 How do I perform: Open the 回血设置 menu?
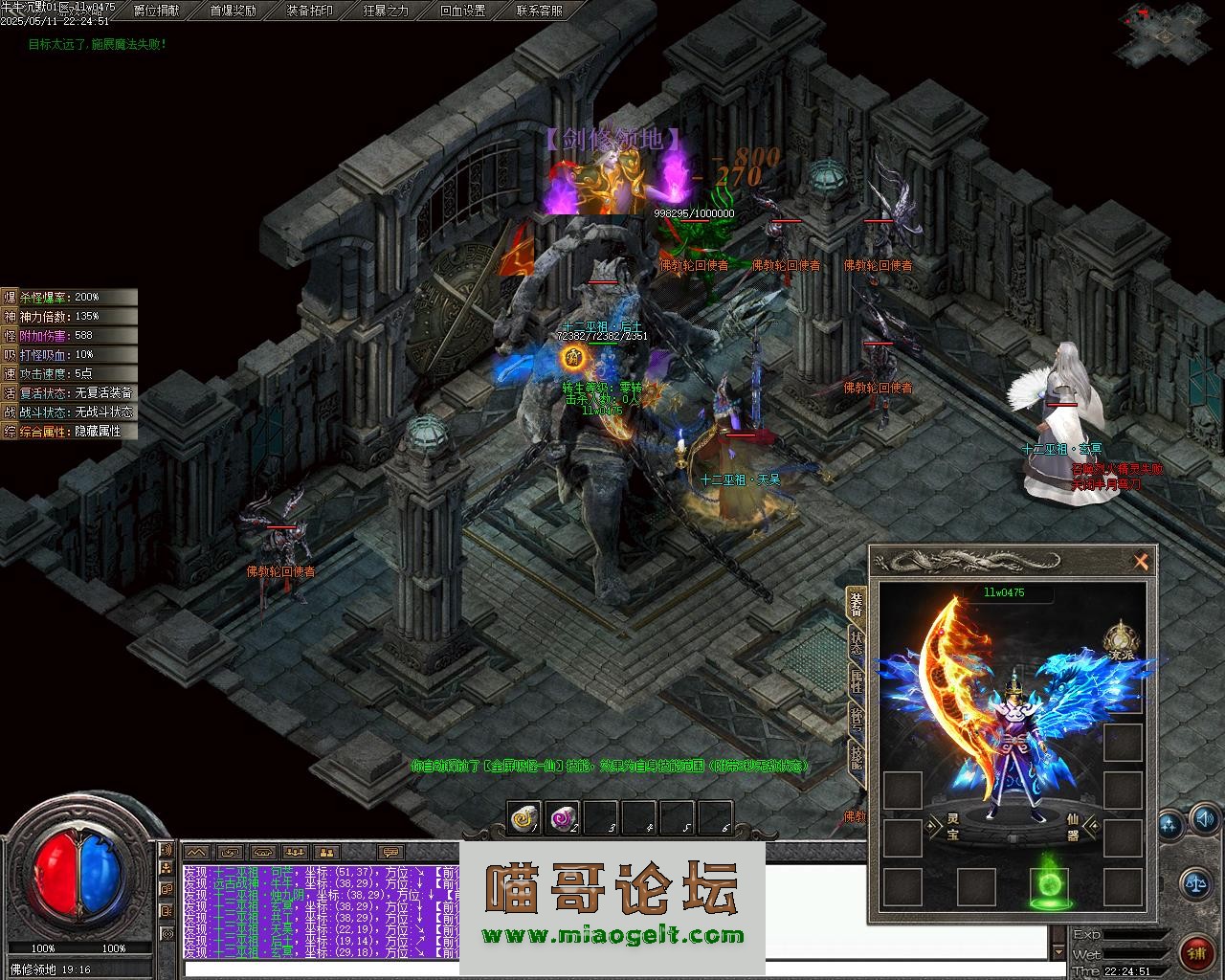click(x=463, y=11)
